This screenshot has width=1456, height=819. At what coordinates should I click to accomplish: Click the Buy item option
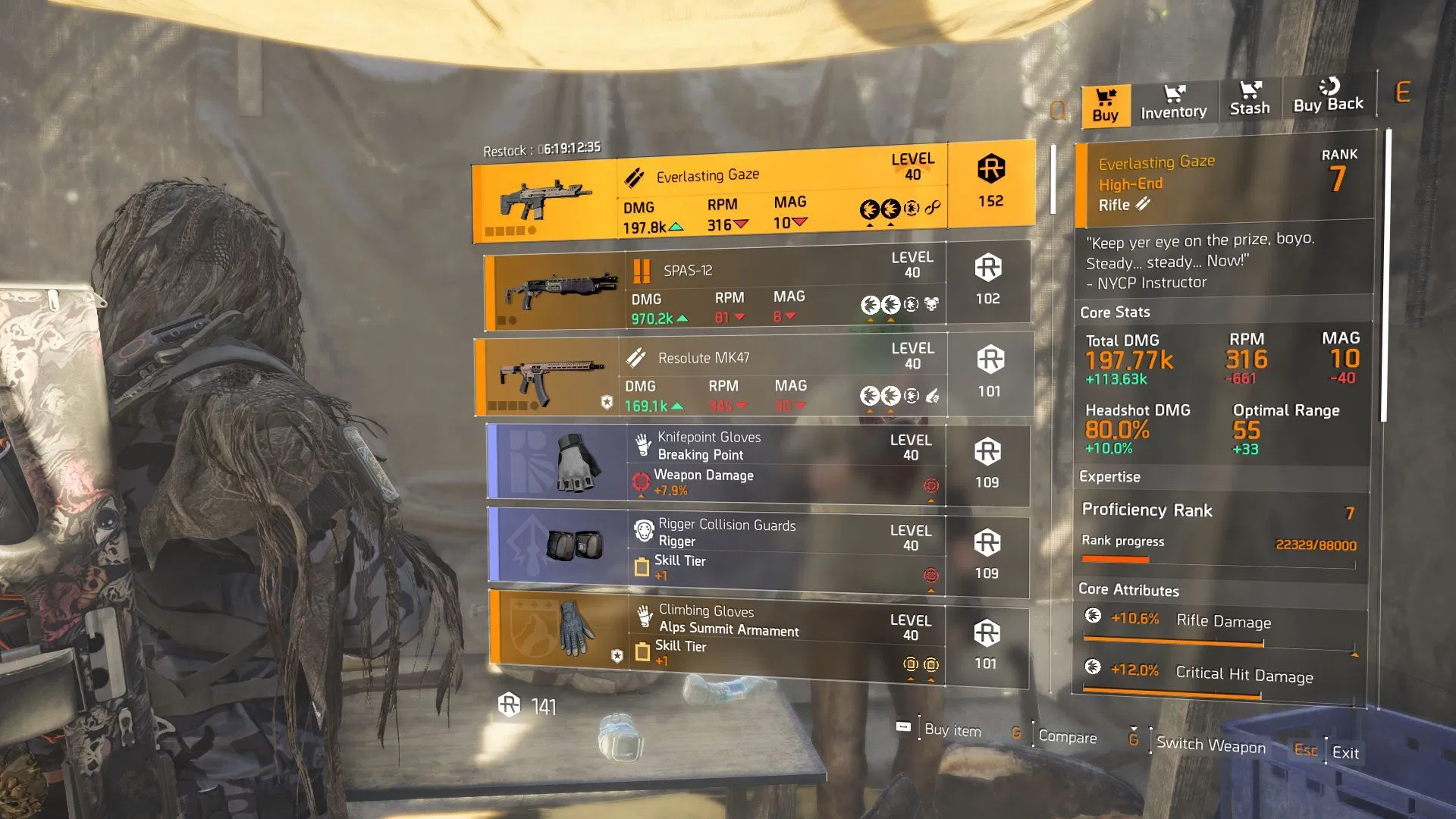952,730
